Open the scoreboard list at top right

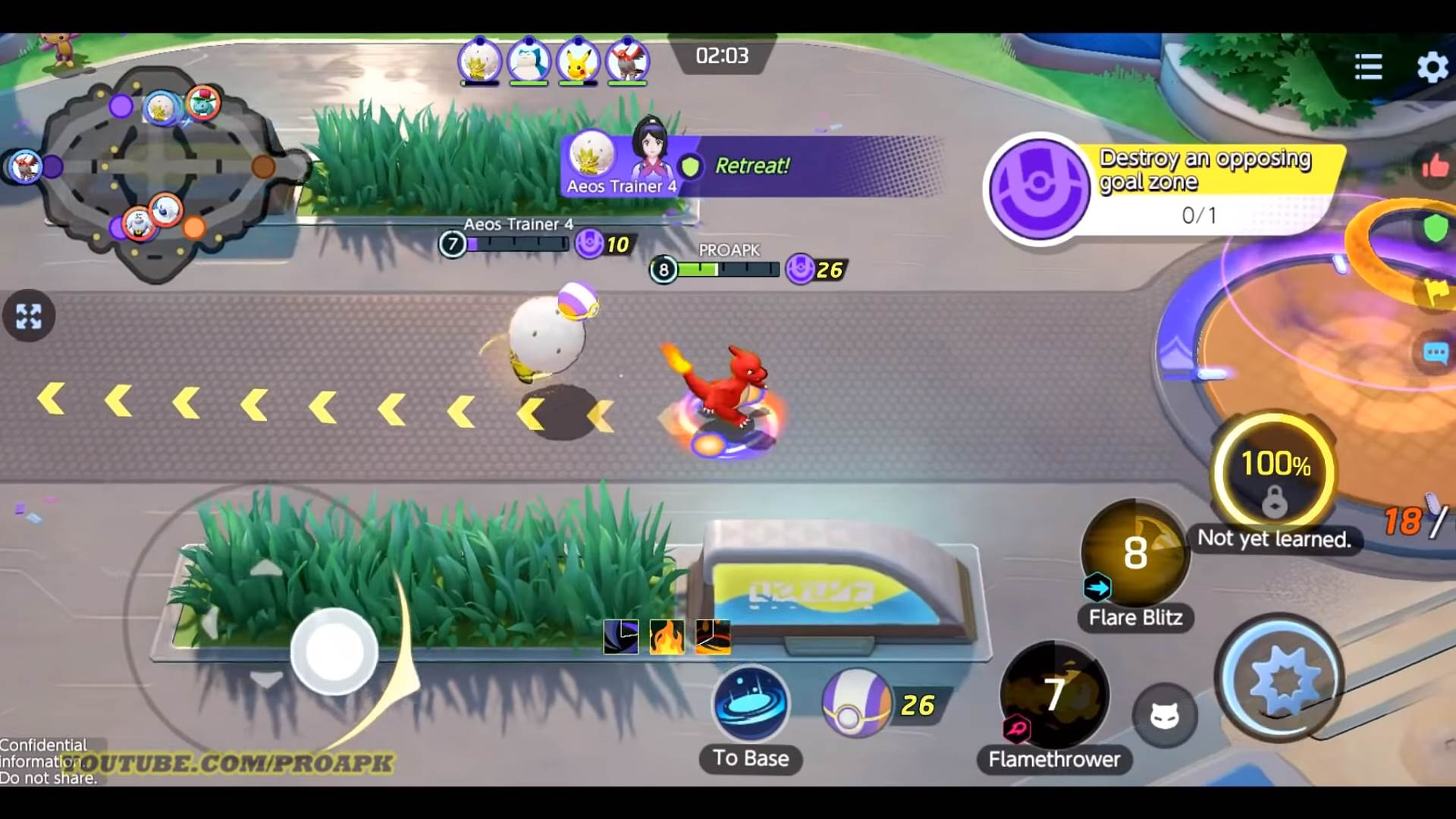tap(1367, 67)
